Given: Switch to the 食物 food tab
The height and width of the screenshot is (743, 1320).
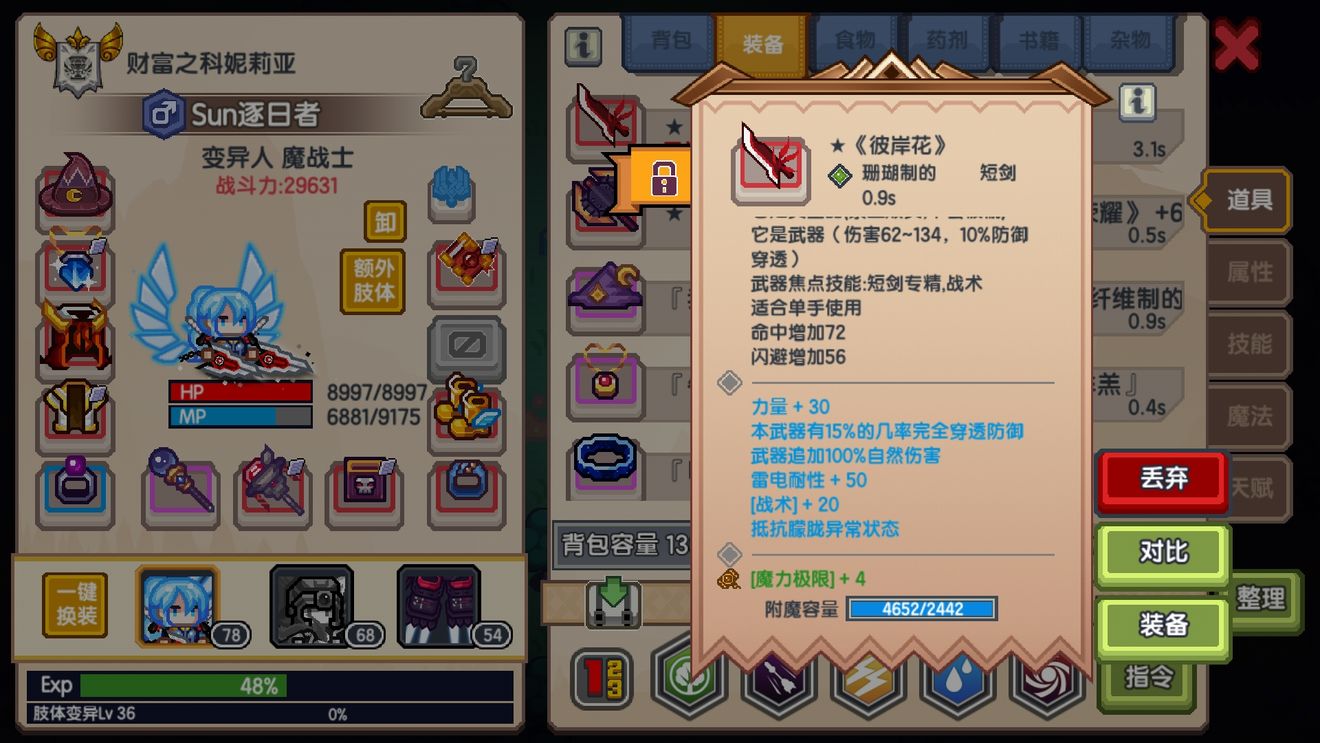Looking at the screenshot, I should (x=855, y=40).
